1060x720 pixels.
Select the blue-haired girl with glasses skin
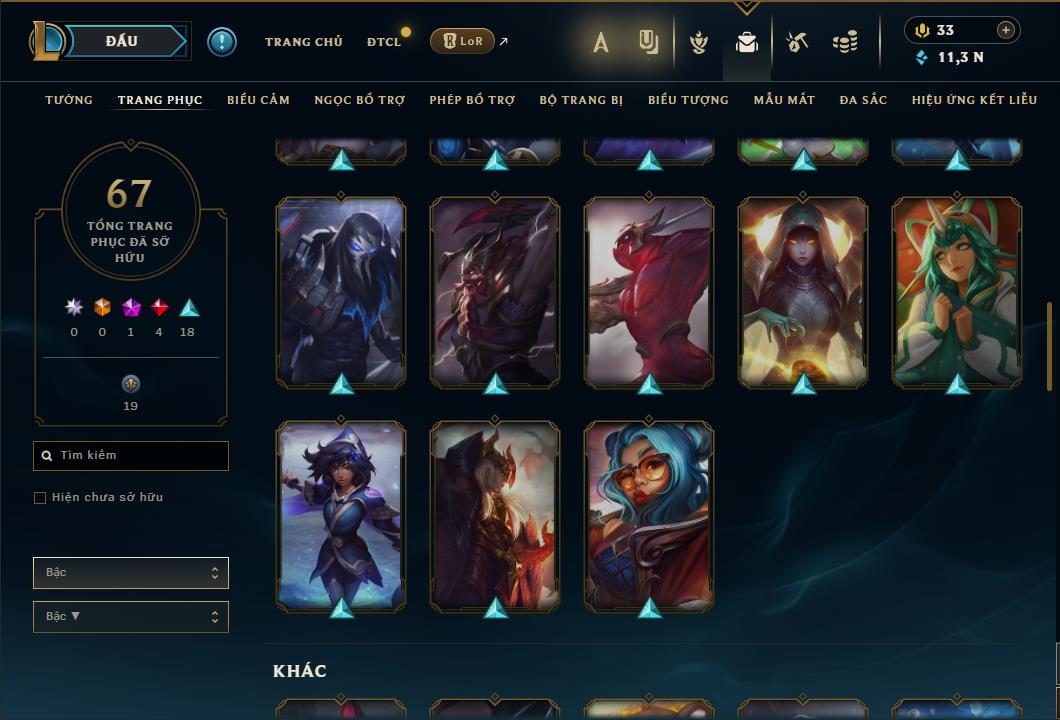649,515
